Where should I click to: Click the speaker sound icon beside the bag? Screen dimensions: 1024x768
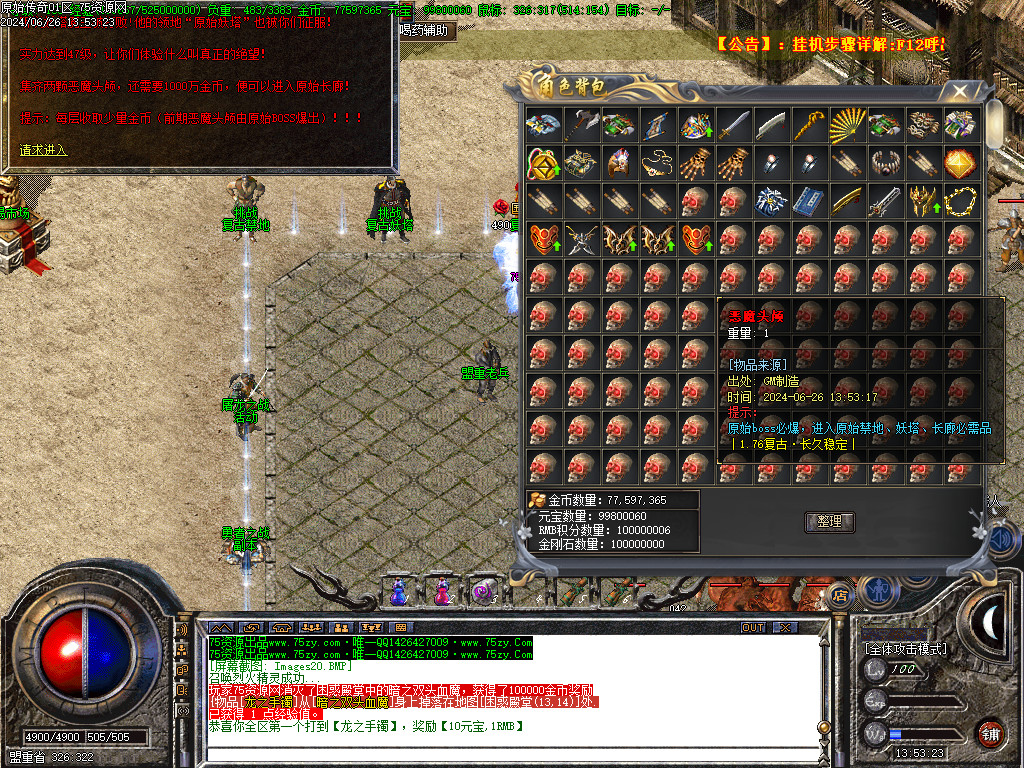tap(1003, 540)
